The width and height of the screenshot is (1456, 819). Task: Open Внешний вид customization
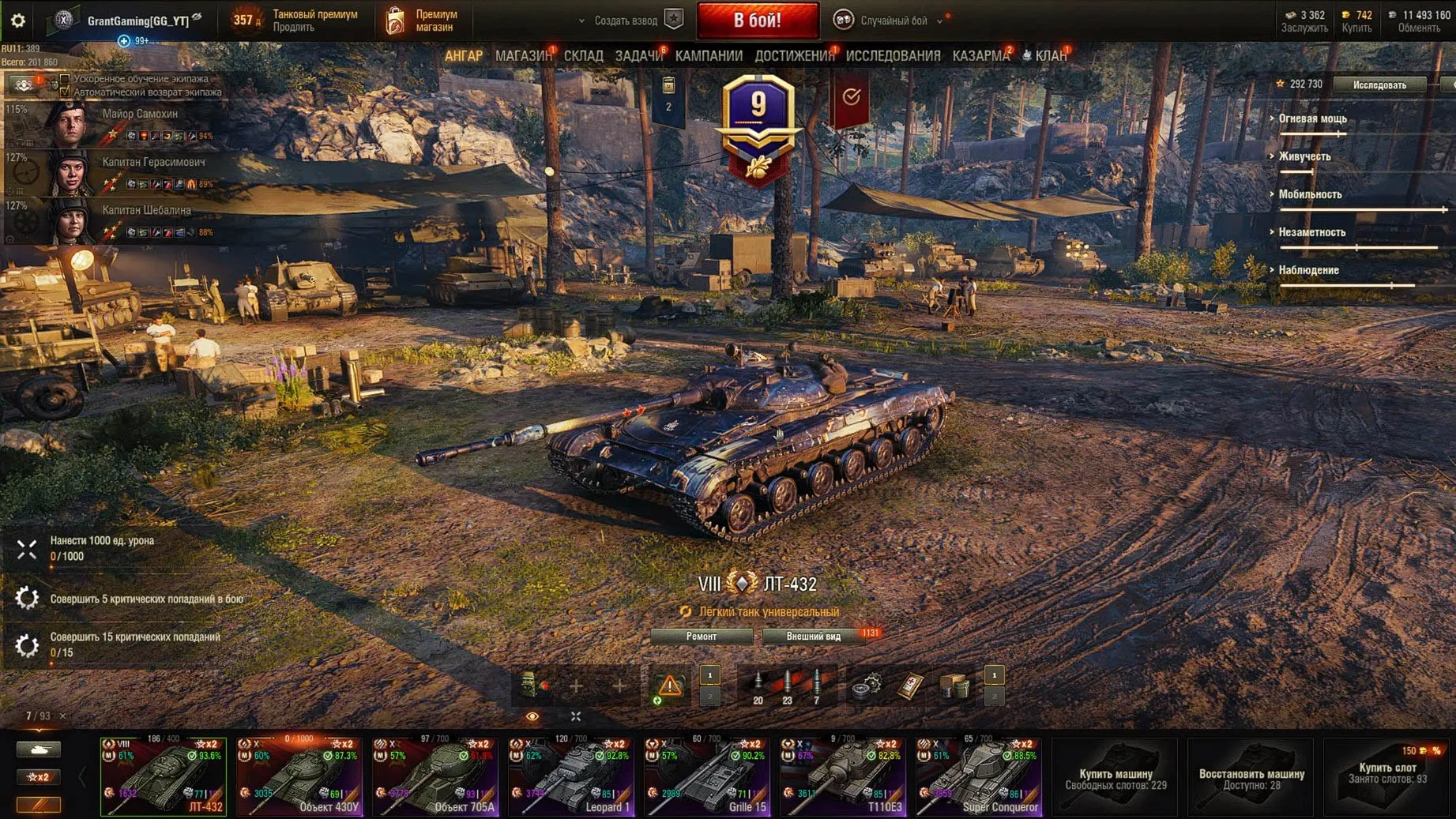(813, 637)
